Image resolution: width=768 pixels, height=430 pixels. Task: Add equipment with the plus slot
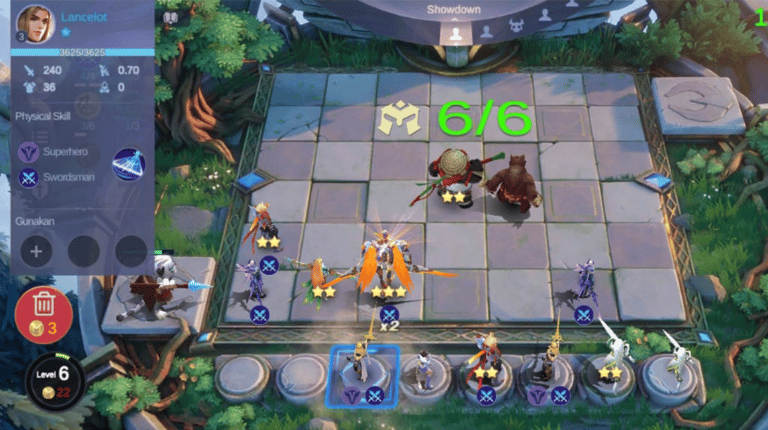(36, 251)
